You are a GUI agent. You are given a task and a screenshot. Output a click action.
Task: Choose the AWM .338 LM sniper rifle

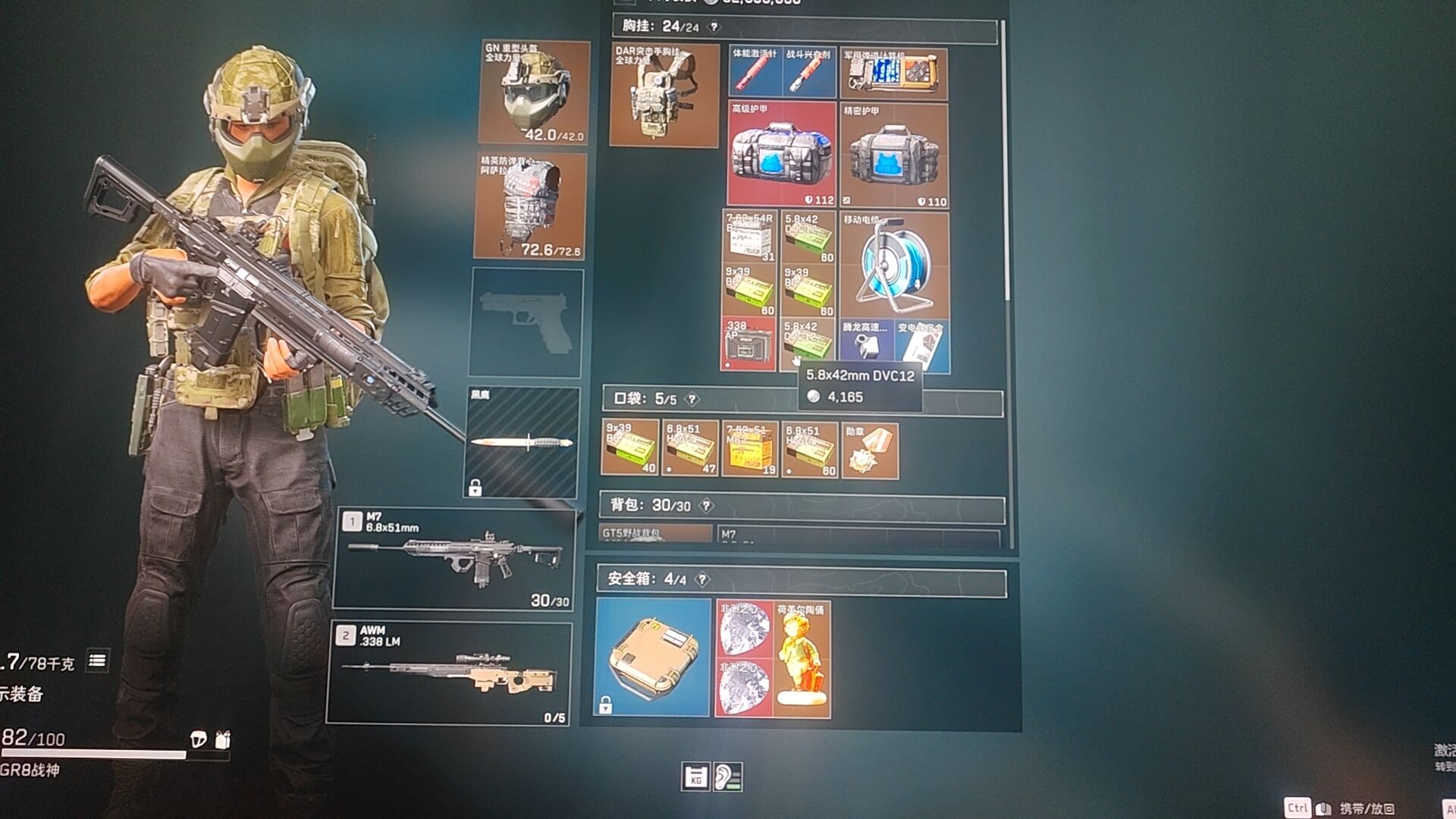click(449, 673)
